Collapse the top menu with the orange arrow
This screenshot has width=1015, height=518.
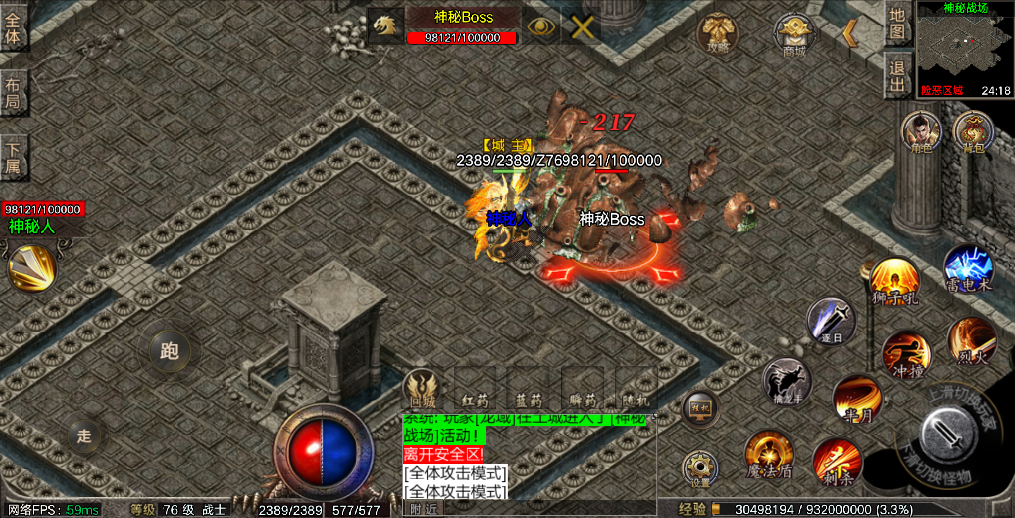click(x=849, y=33)
